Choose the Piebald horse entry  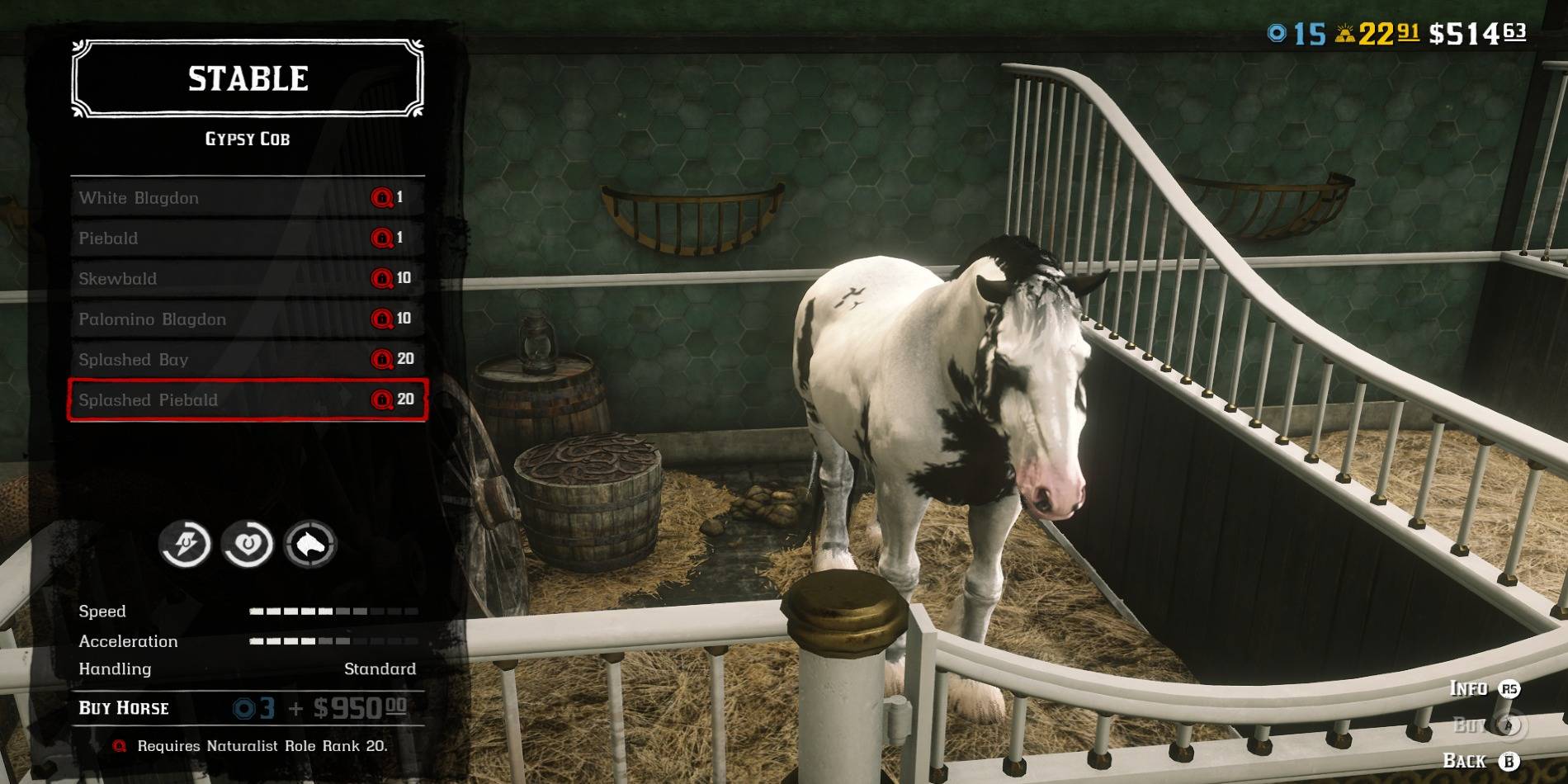click(x=247, y=239)
